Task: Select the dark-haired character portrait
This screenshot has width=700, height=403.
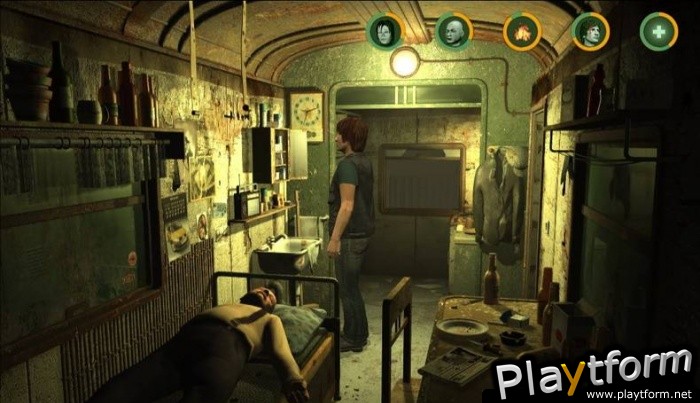Action: [385, 31]
